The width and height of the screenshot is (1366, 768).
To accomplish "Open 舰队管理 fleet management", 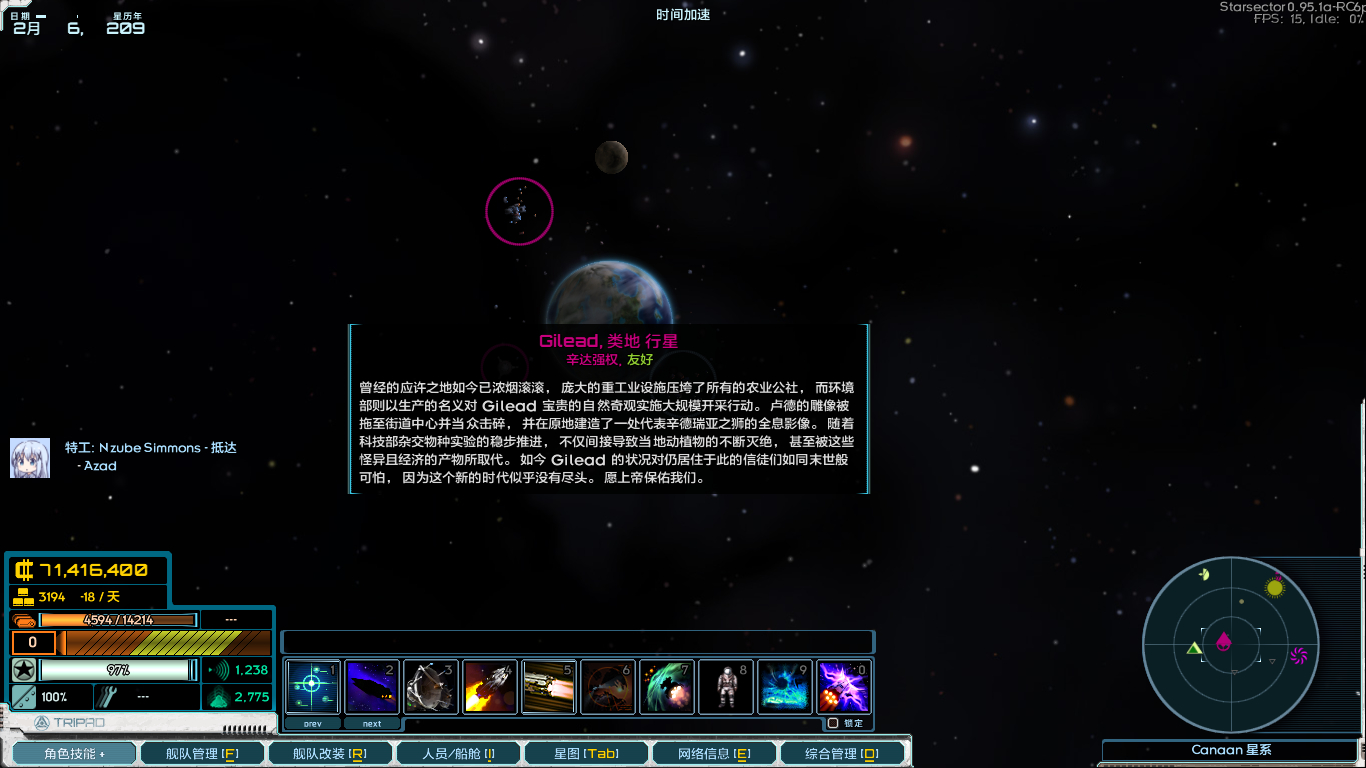I will click(202, 751).
